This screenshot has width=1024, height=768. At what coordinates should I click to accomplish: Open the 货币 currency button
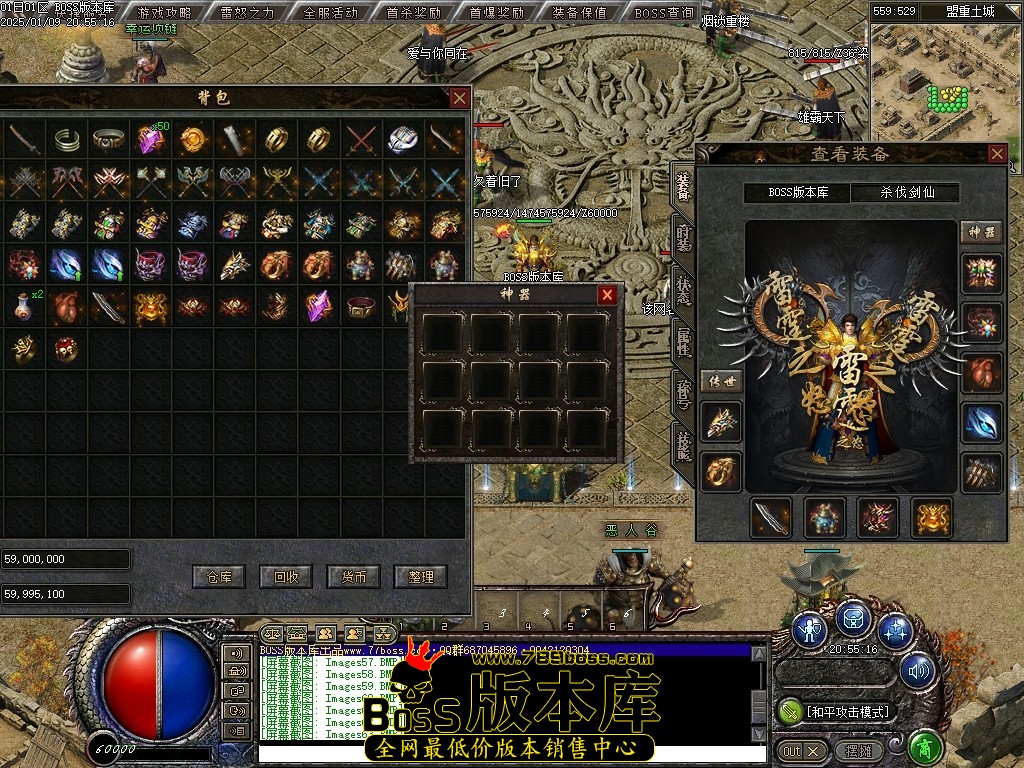[354, 577]
